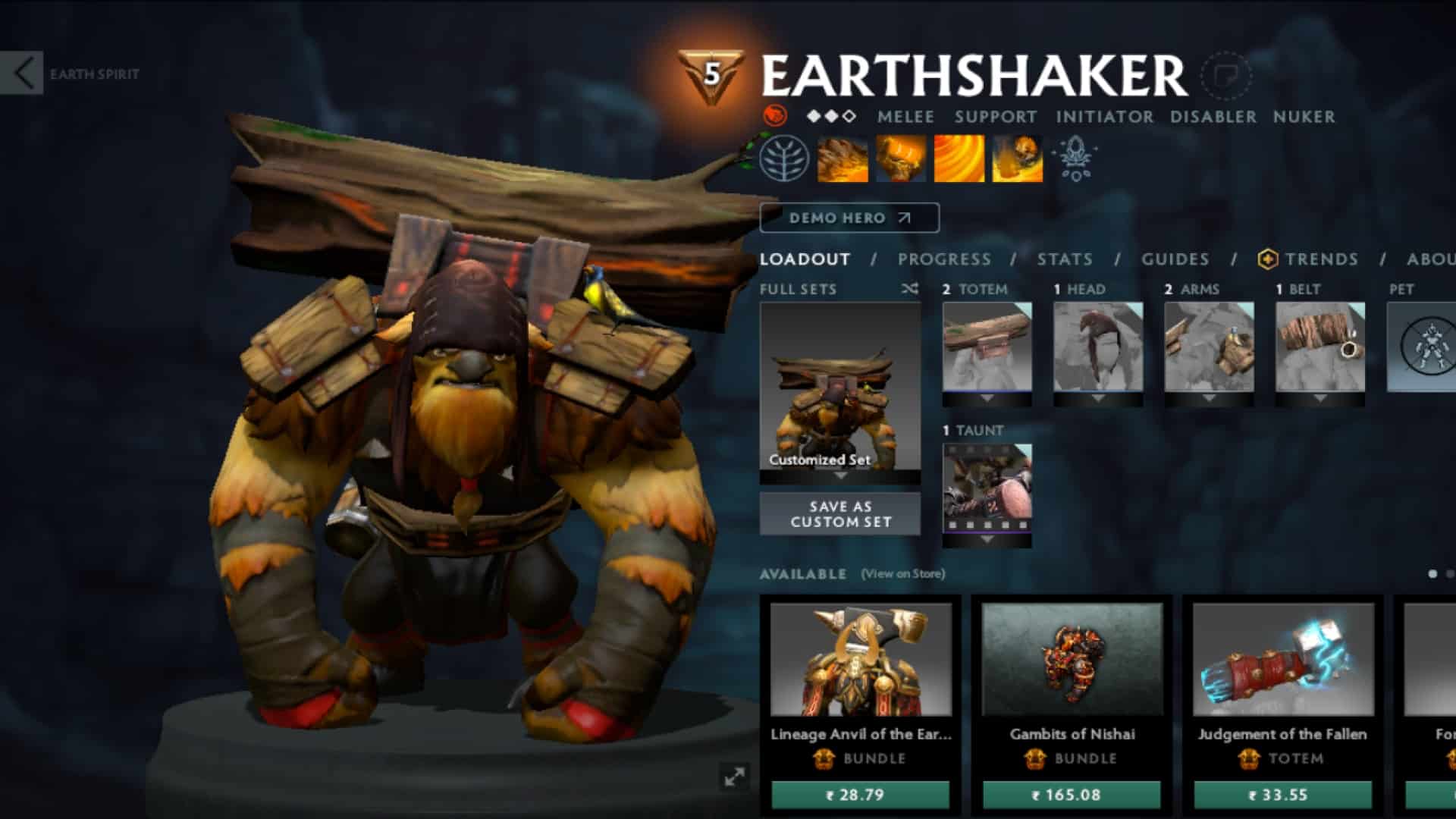Switch to the STATS tab
The height and width of the screenshot is (819, 1456).
(1065, 259)
